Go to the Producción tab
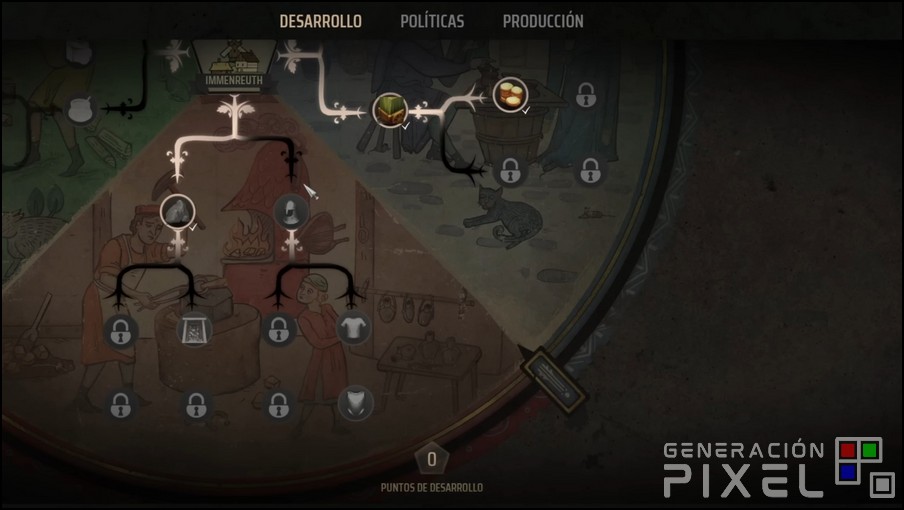904x510 pixels. pos(543,21)
